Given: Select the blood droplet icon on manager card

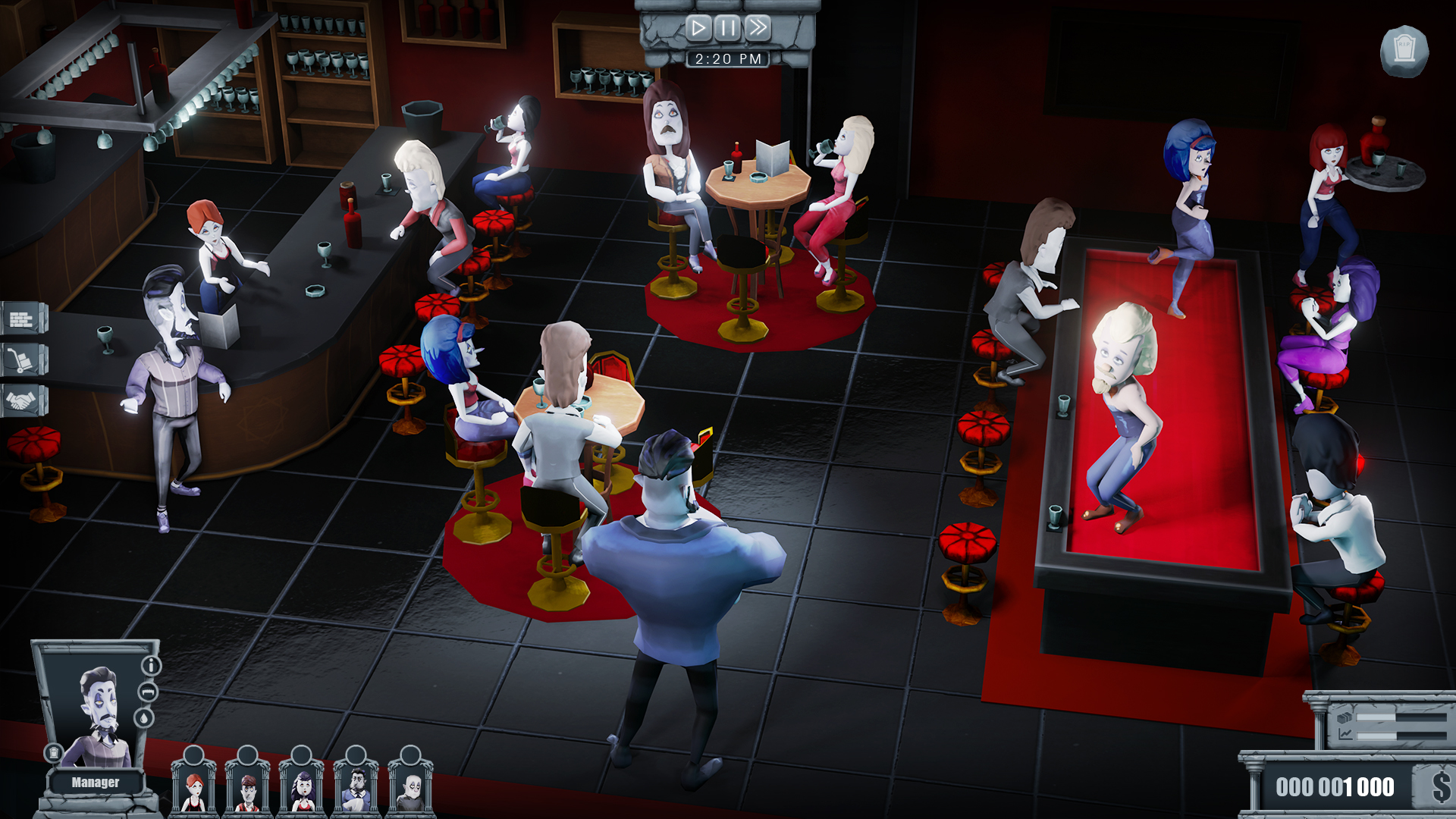Looking at the screenshot, I should 144,717.
